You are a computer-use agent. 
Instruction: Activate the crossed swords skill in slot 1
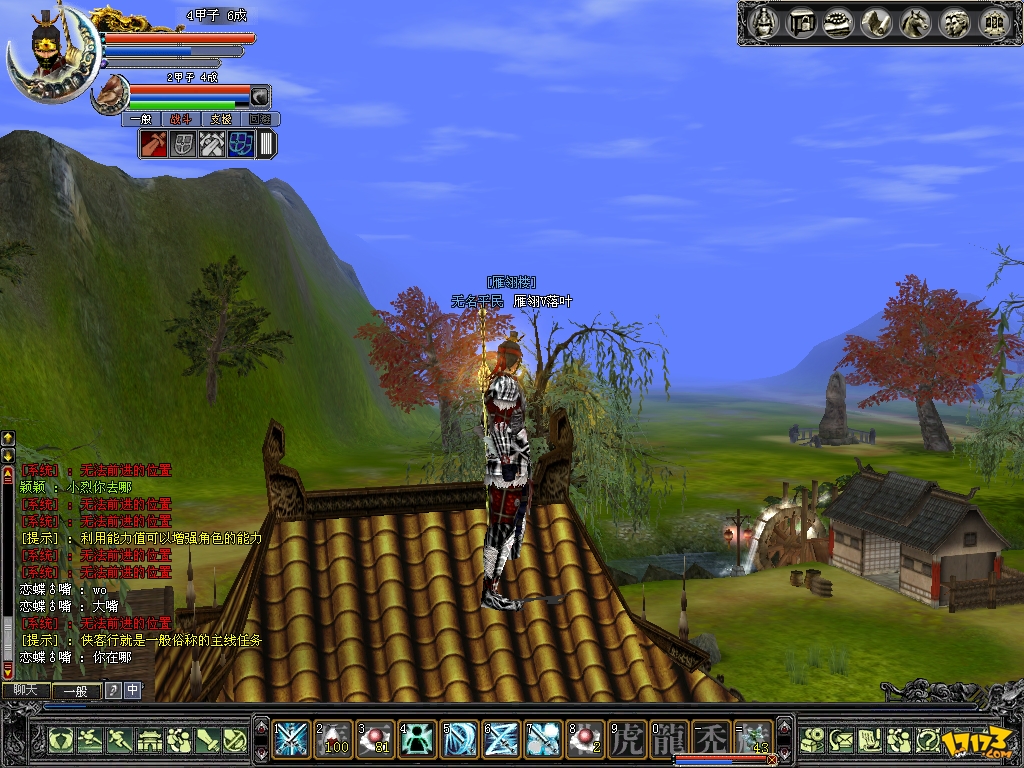pos(292,738)
